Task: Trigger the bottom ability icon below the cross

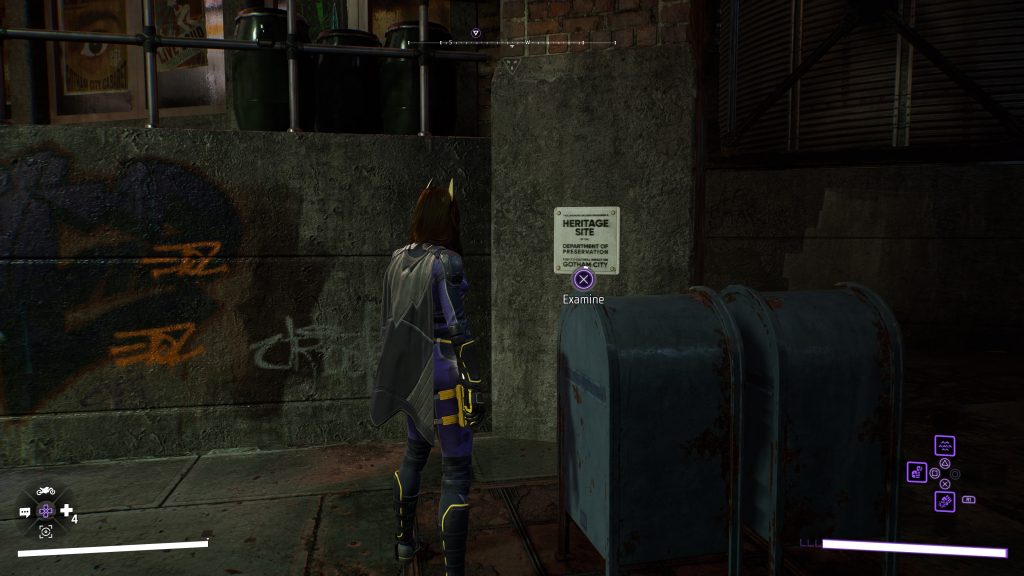Action: pos(944,501)
